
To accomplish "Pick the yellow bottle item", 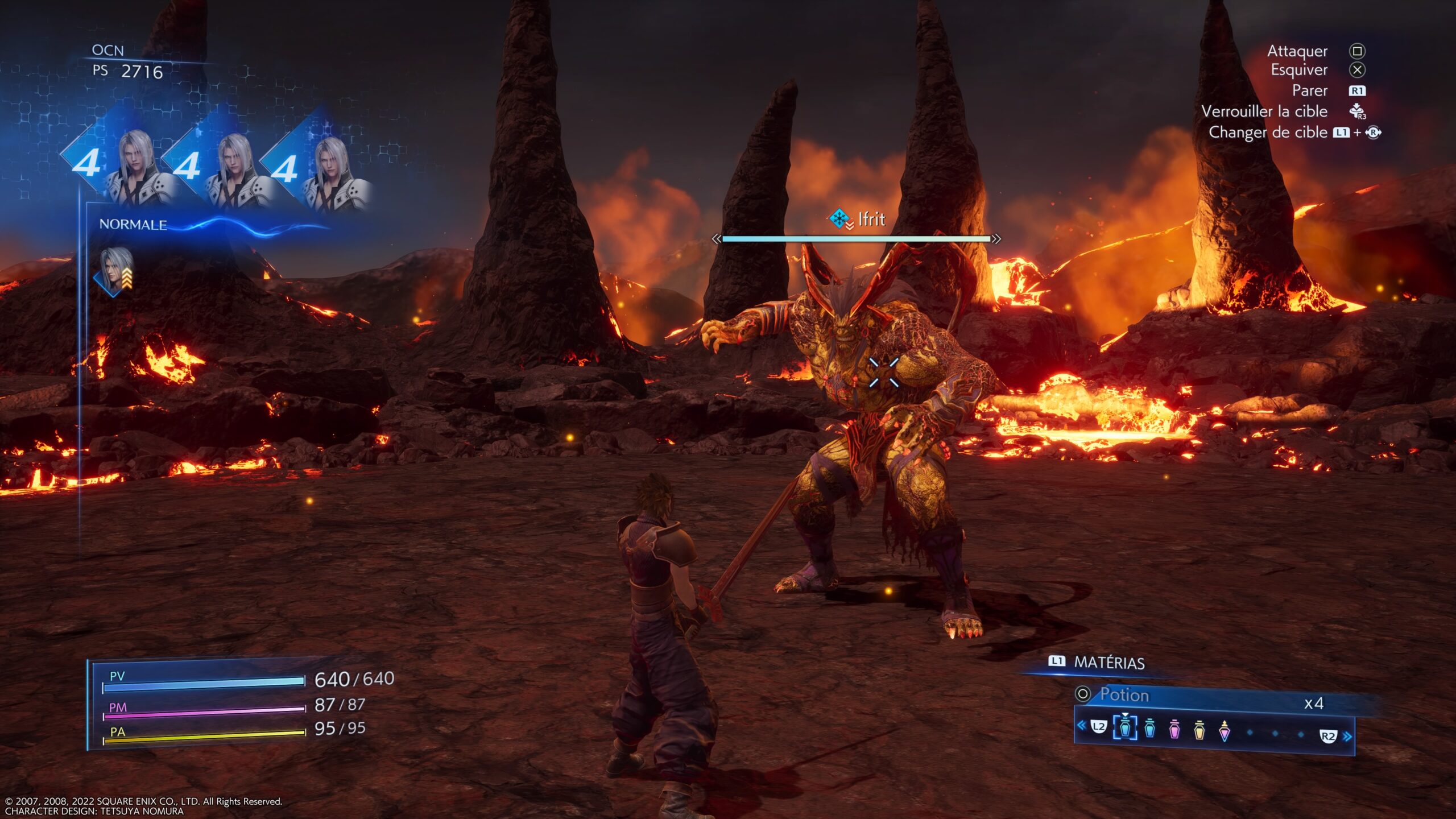I will pos(1199,729).
